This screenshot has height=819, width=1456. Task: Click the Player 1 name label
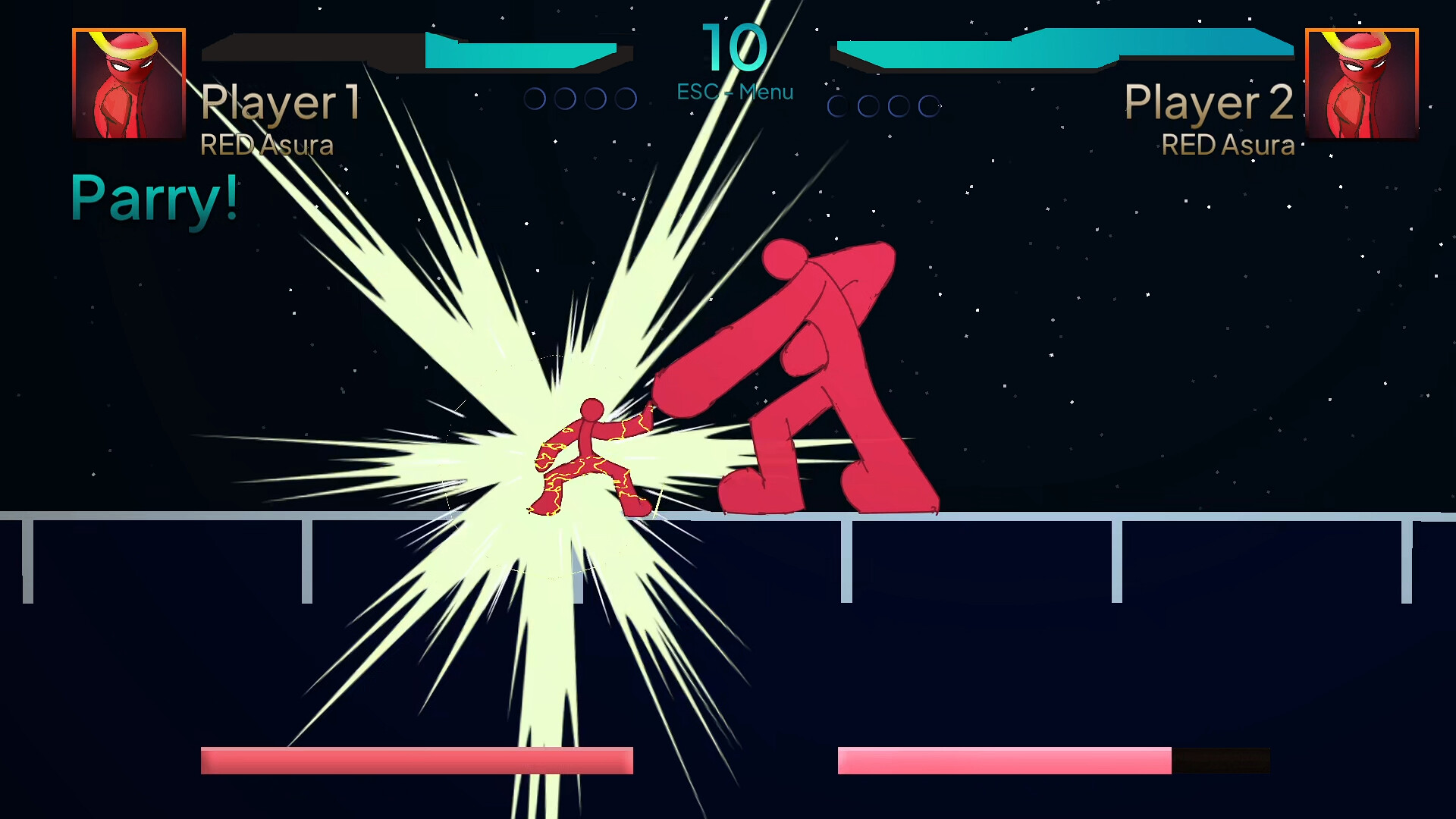(281, 104)
